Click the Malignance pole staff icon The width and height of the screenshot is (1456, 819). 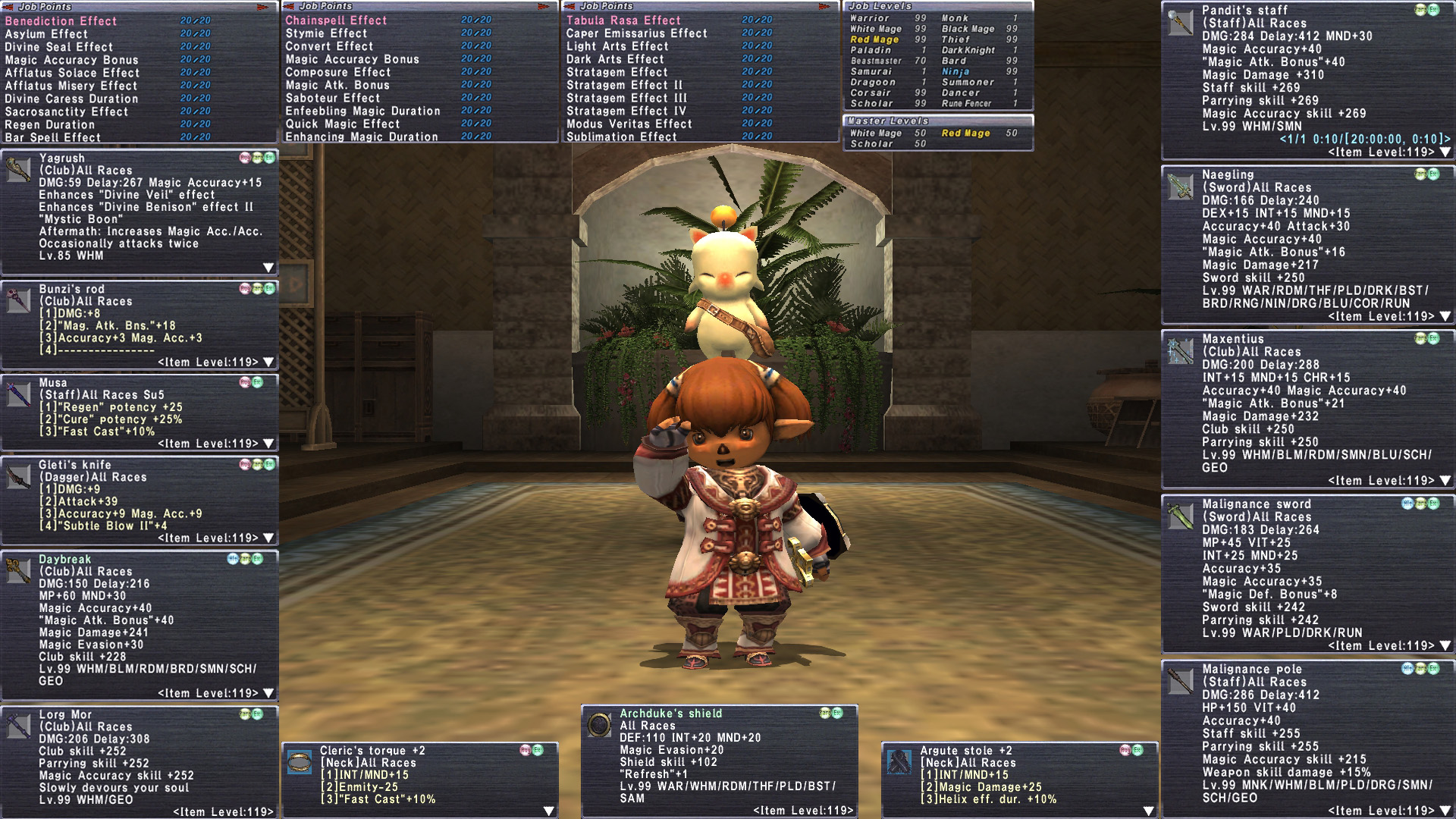pos(1180,681)
